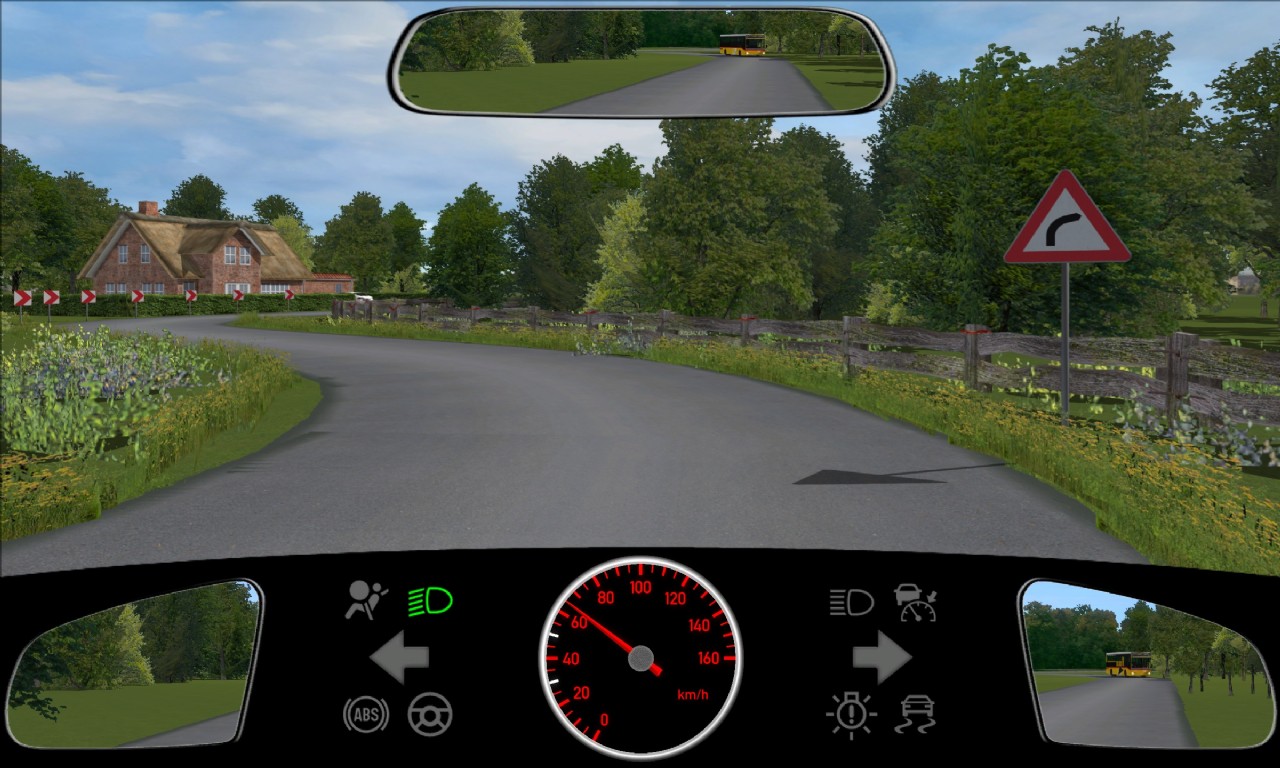Activate the right turn signal arrow

[881, 658]
